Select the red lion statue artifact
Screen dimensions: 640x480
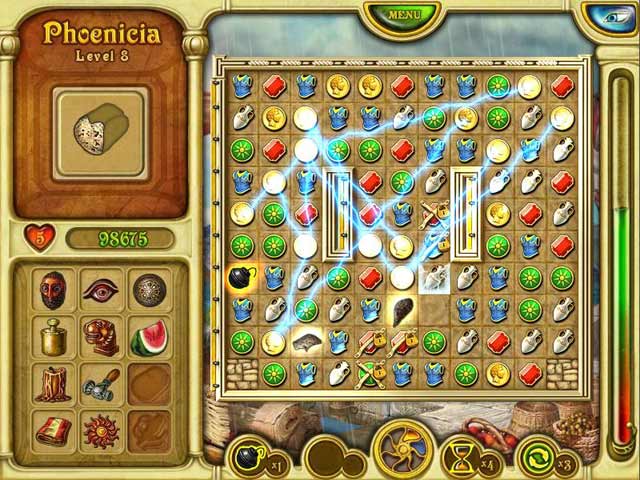click(x=101, y=337)
